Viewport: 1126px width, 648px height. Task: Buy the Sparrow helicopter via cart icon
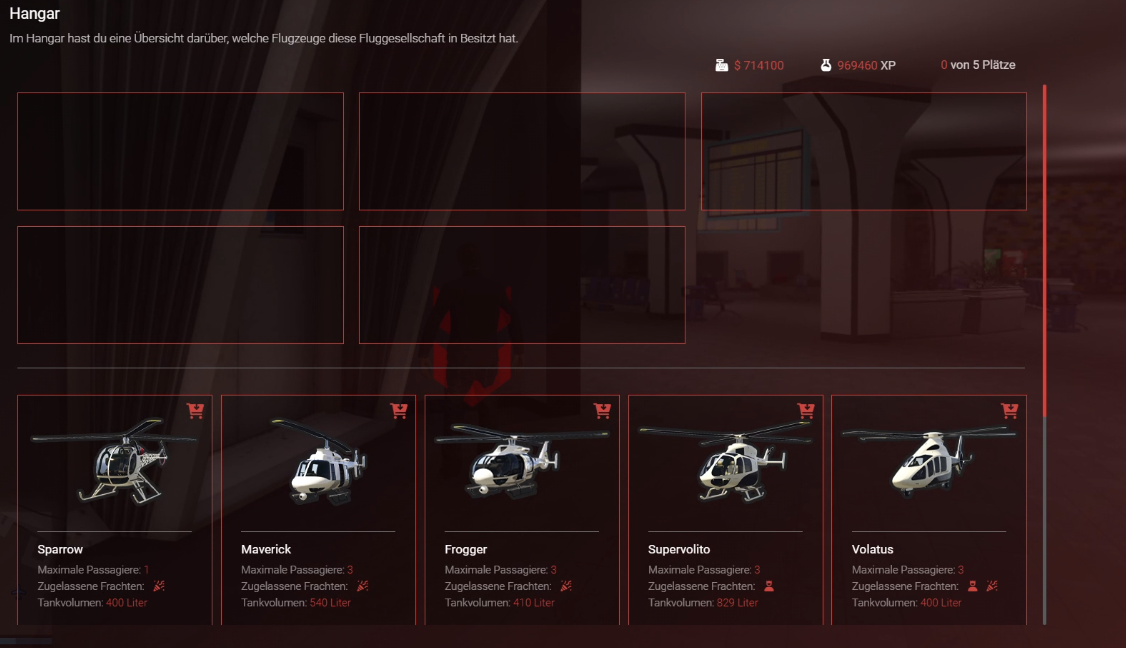[195, 410]
